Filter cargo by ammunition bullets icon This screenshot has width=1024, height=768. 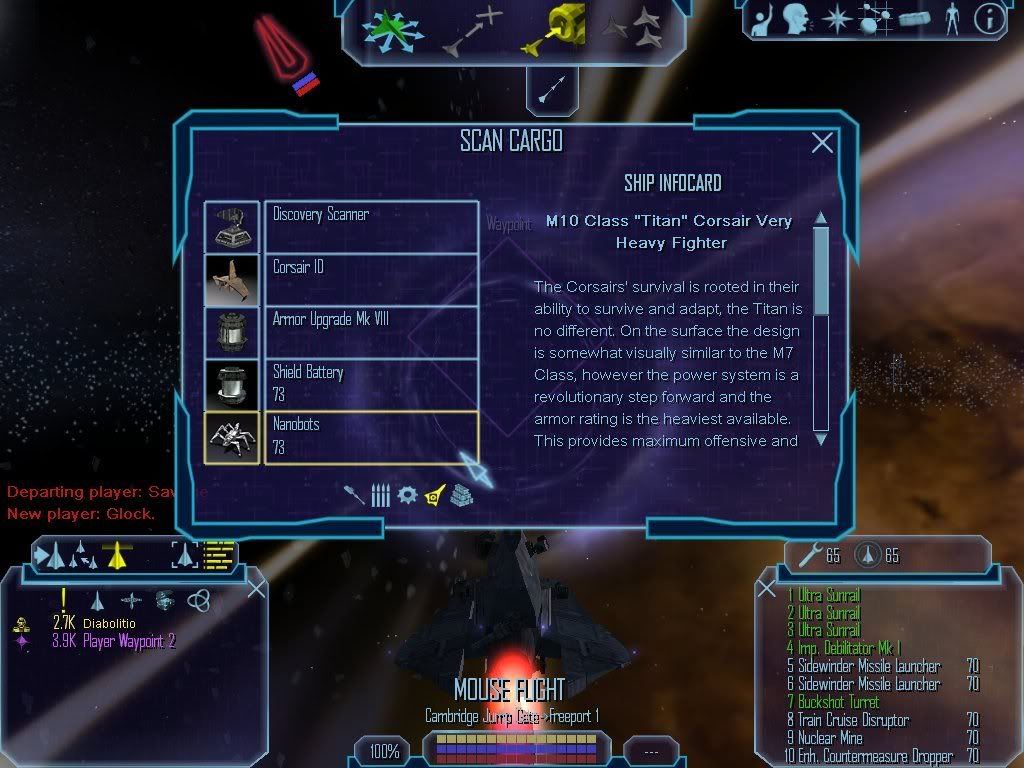pyautogui.click(x=380, y=494)
